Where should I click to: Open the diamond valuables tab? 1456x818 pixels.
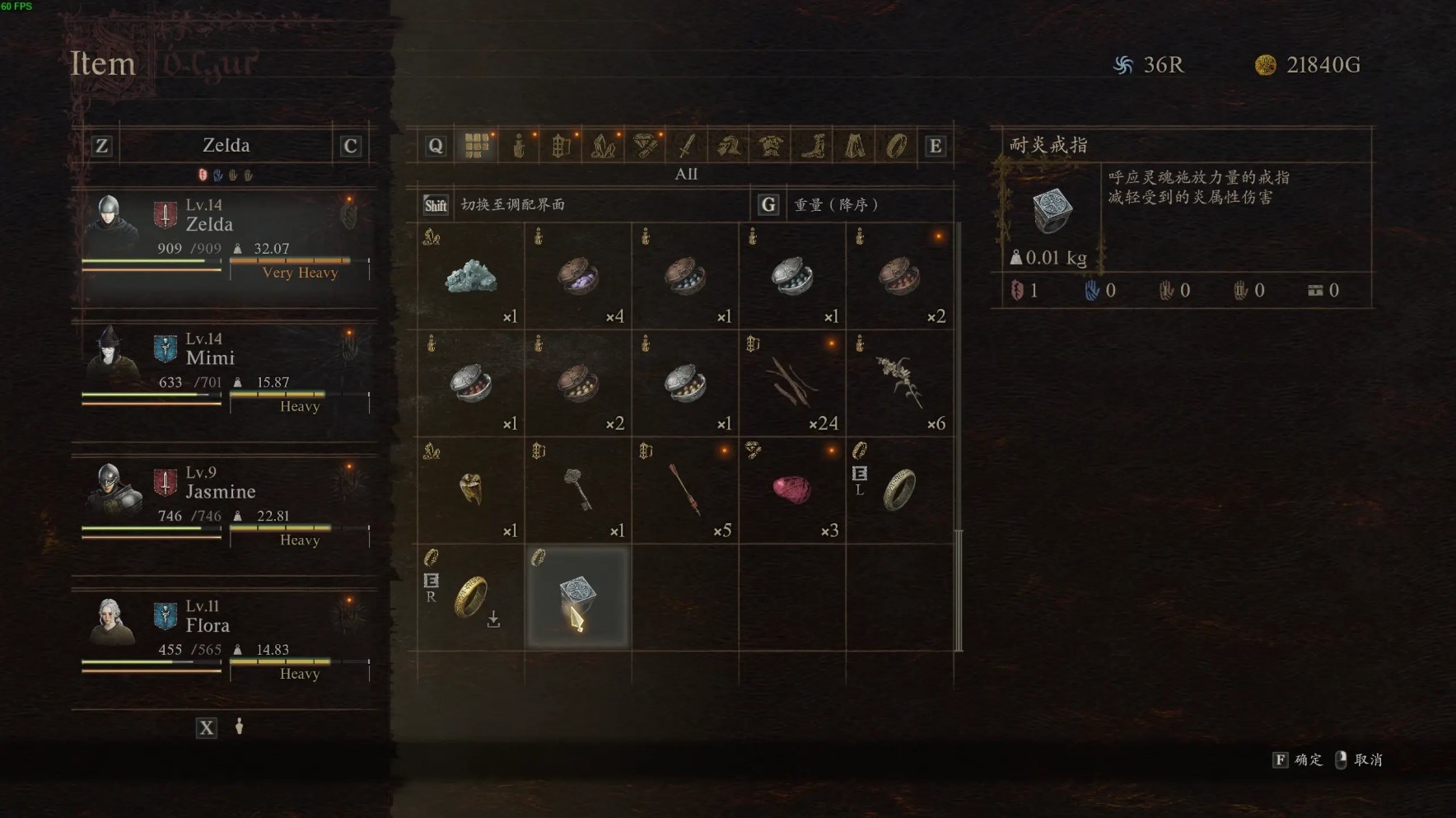tap(645, 146)
